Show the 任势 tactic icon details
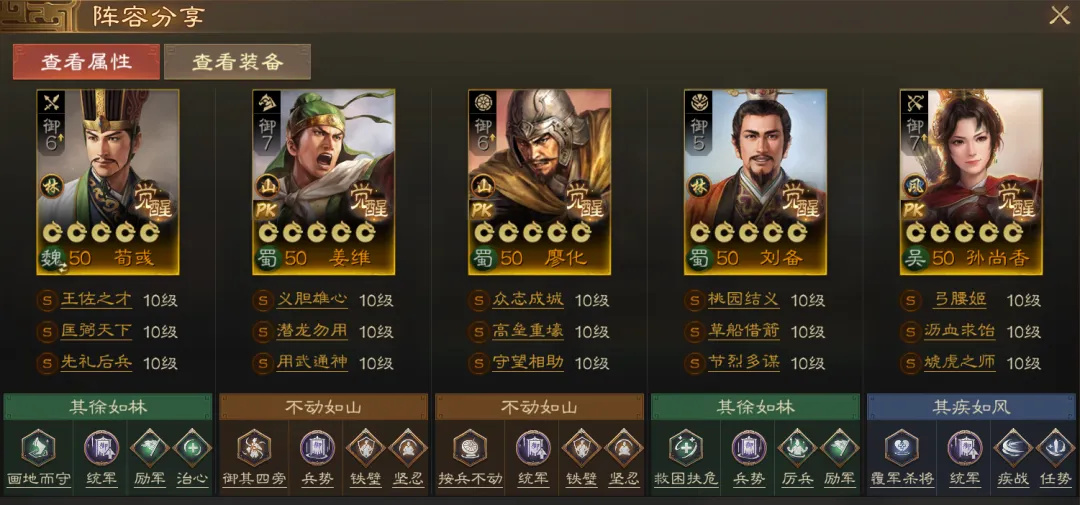Viewport: 1080px width, 505px height. point(1056,449)
